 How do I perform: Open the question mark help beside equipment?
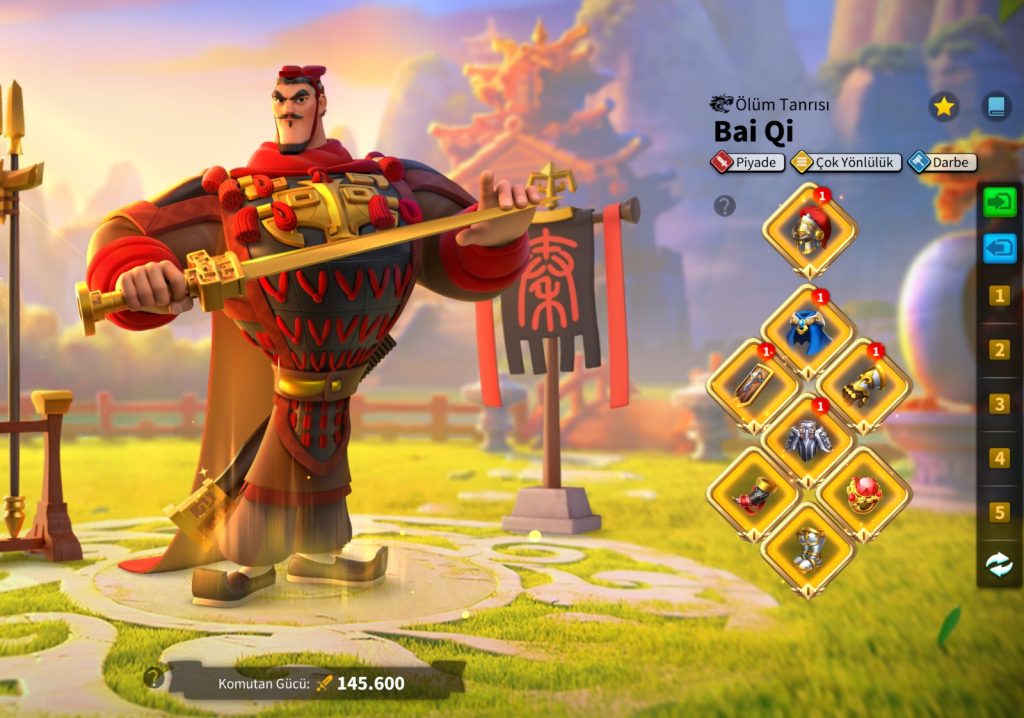[x=725, y=206]
